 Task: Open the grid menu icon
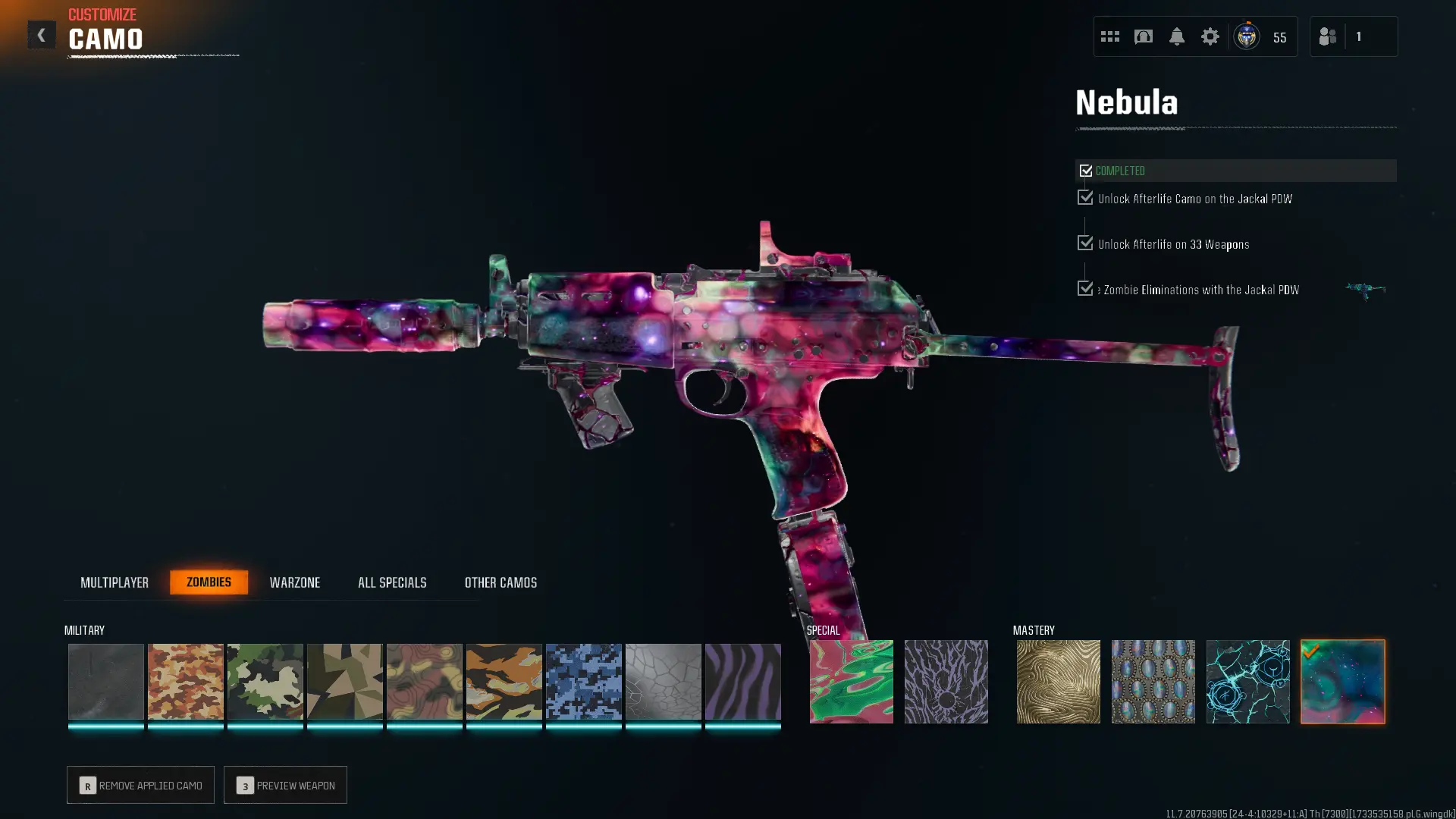(x=1109, y=36)
